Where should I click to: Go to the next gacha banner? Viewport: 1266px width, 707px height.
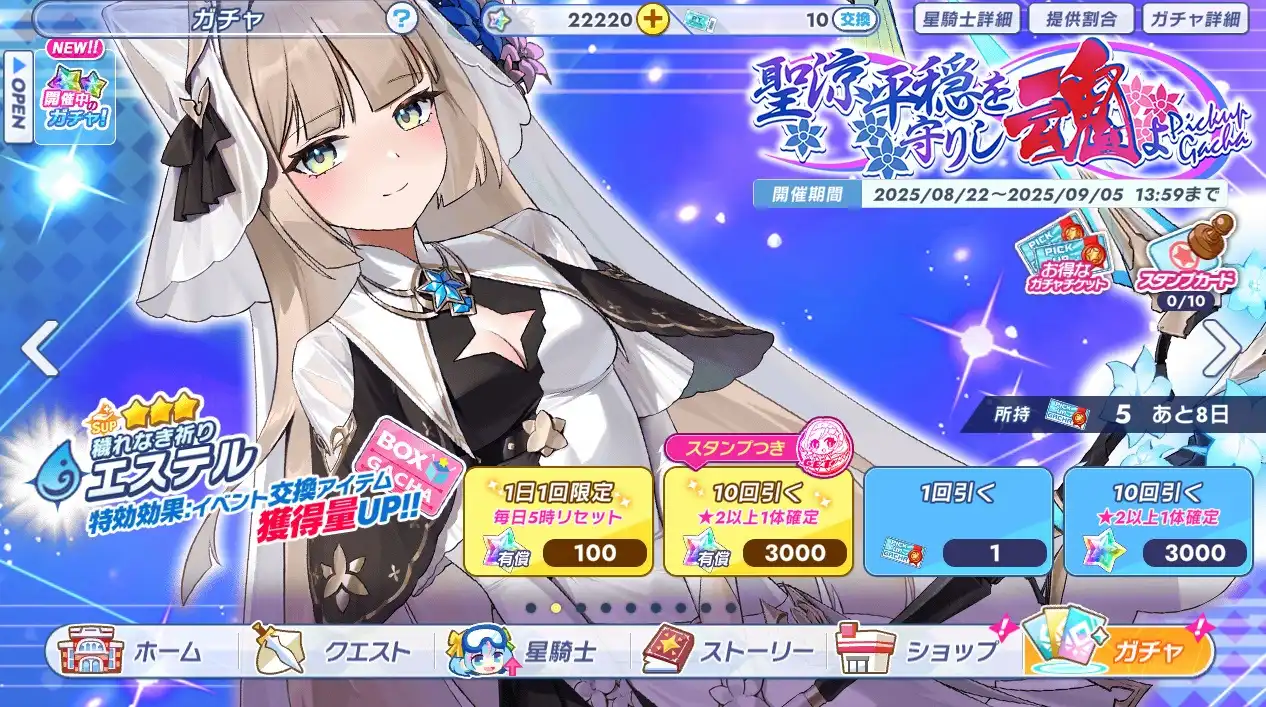(1222, 349)
